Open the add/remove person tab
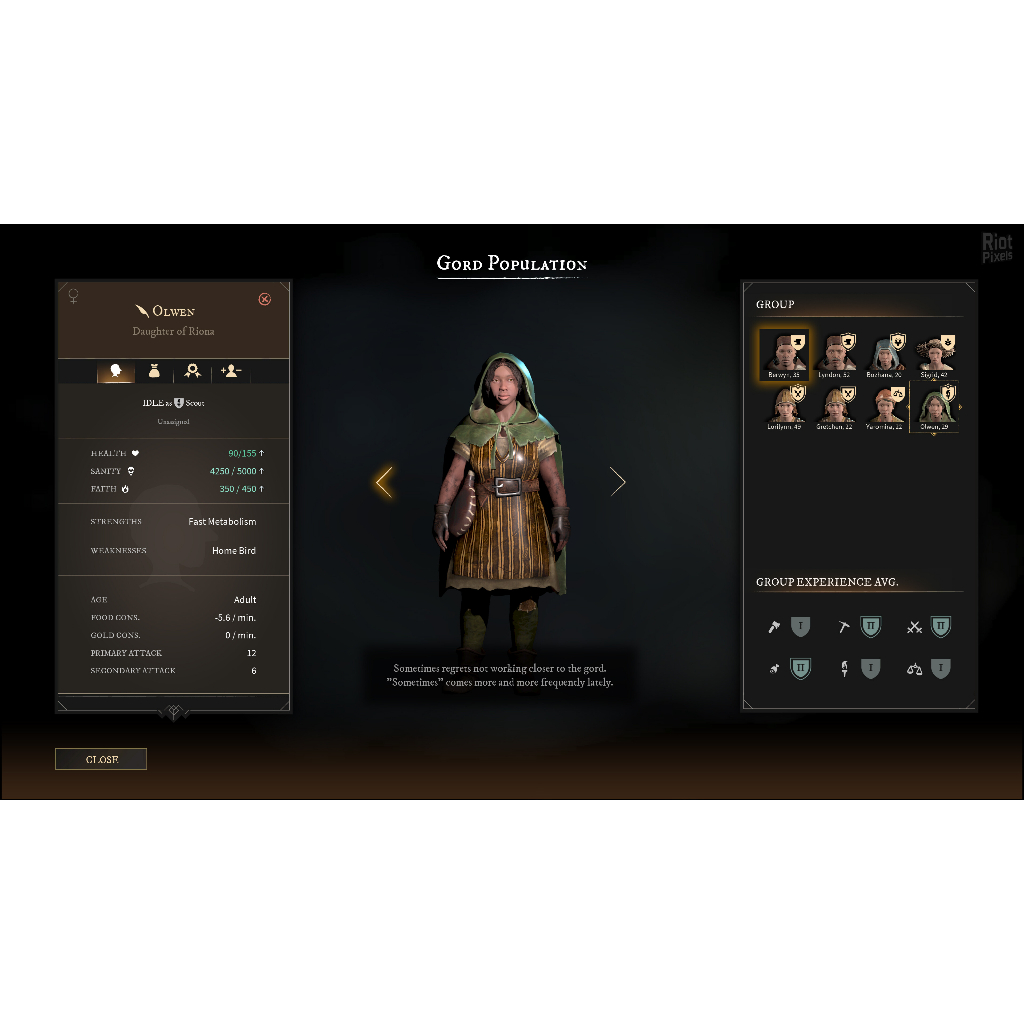The image size is (1024, 1024). coord(231,371)
